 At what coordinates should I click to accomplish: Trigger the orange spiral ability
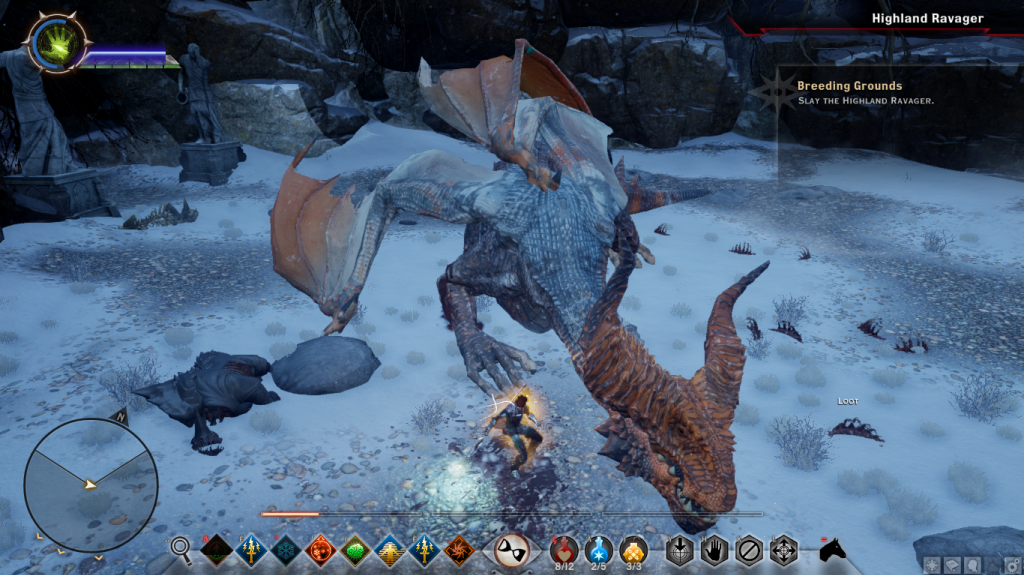tap(461, 549)
